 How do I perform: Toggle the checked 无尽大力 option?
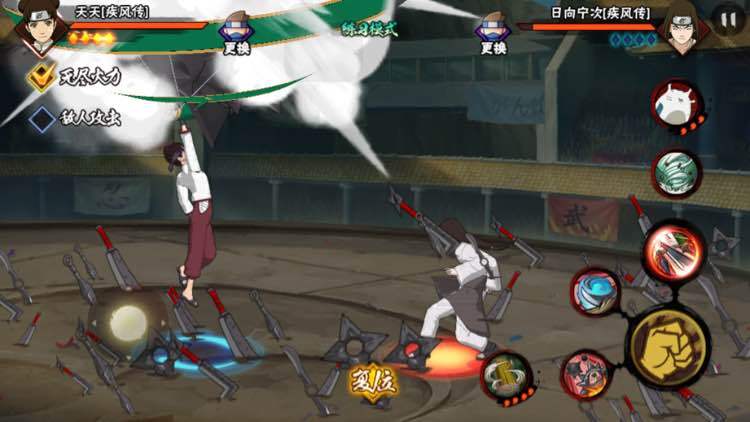(x=41, y=77)
